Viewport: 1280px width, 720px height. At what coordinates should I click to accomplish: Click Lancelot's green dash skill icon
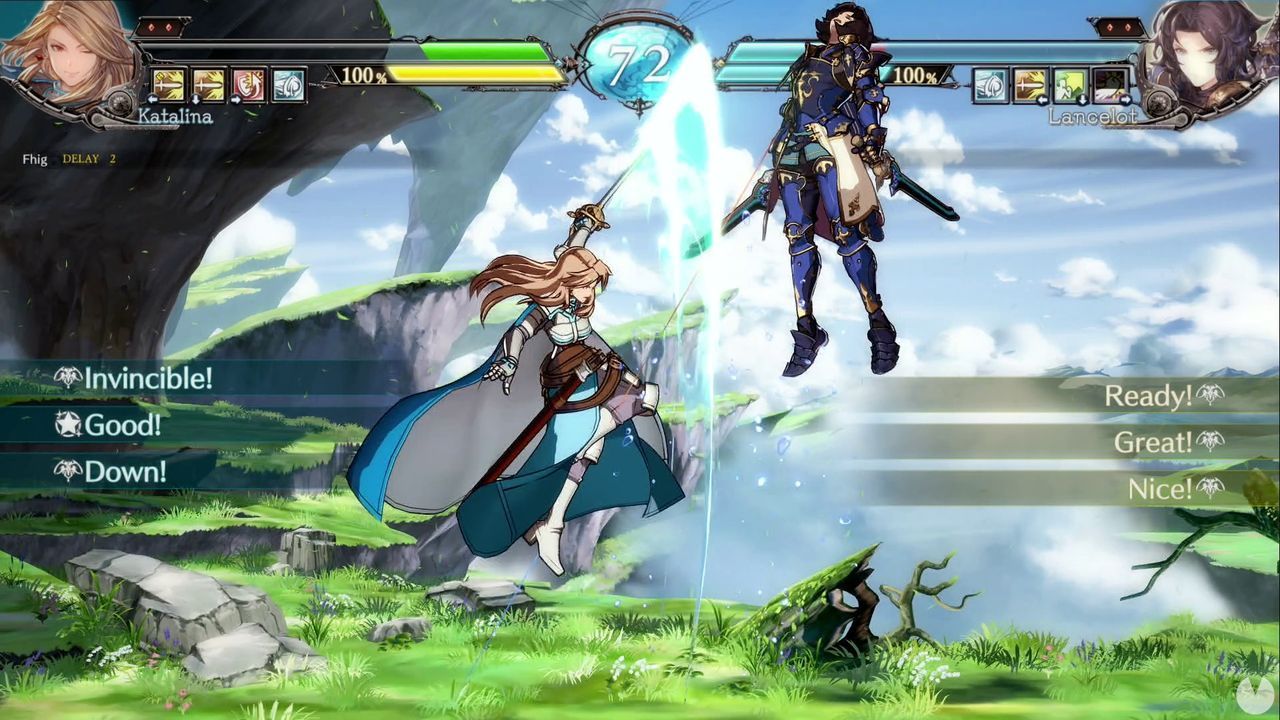point(1068,86)
